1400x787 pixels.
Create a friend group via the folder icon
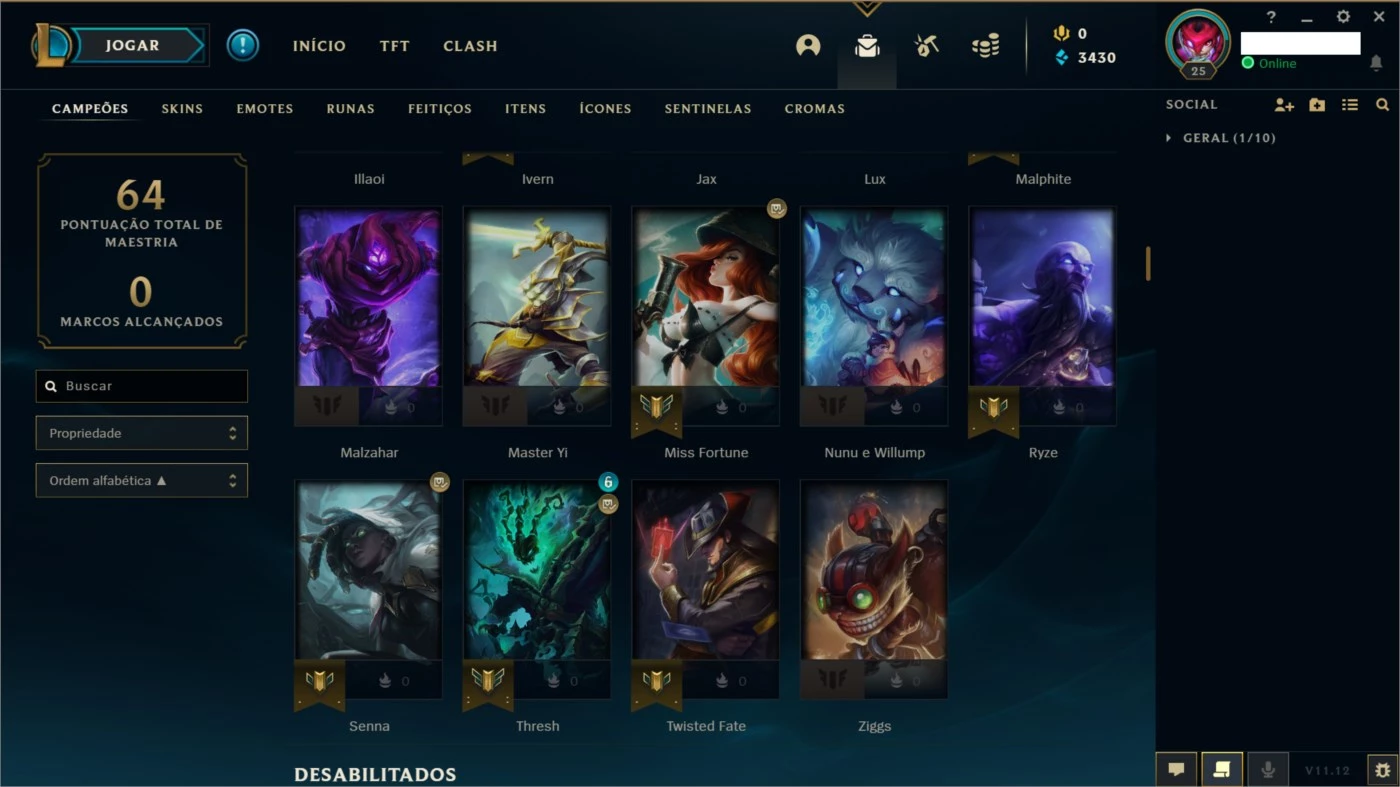1317,104
